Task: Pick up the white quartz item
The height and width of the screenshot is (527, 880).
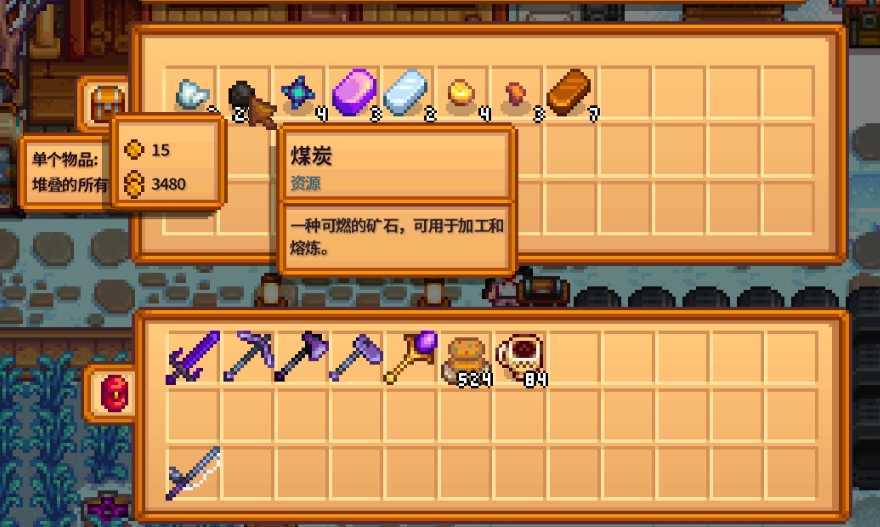Action: point(190,95)
